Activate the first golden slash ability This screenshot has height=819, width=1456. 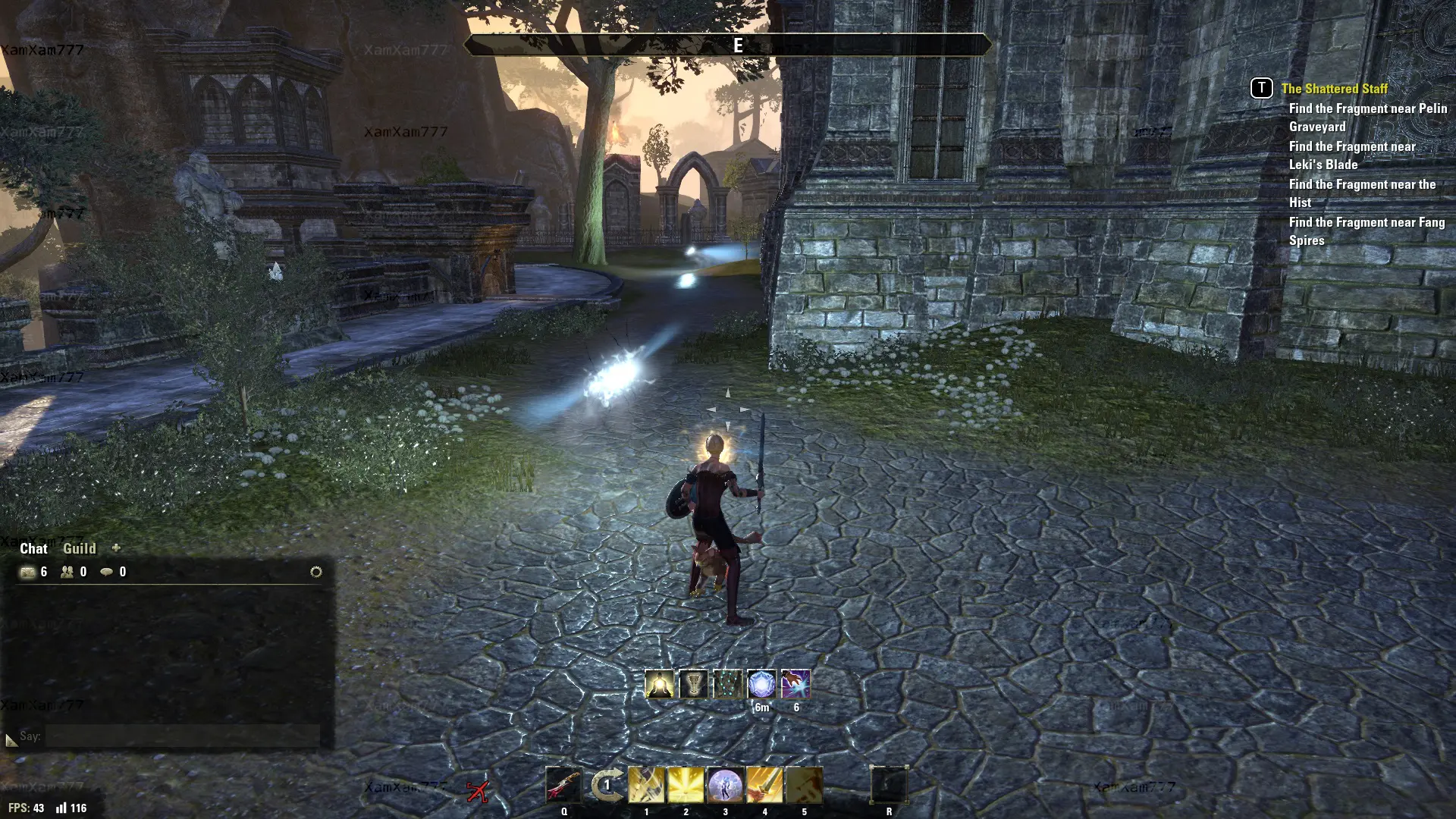[646, 786]
